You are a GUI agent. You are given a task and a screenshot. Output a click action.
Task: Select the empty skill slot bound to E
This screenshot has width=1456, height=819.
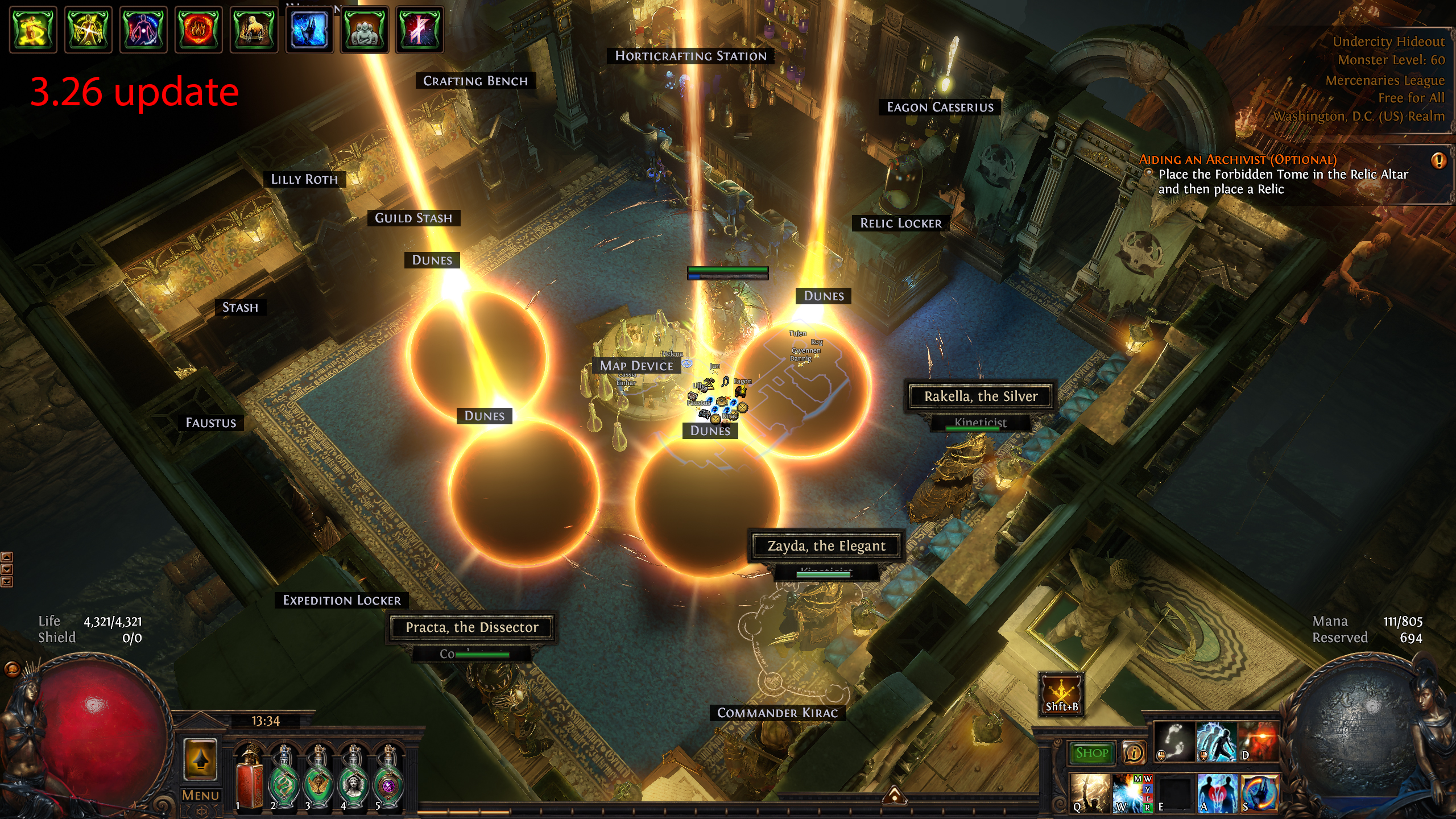point(1174,793)
